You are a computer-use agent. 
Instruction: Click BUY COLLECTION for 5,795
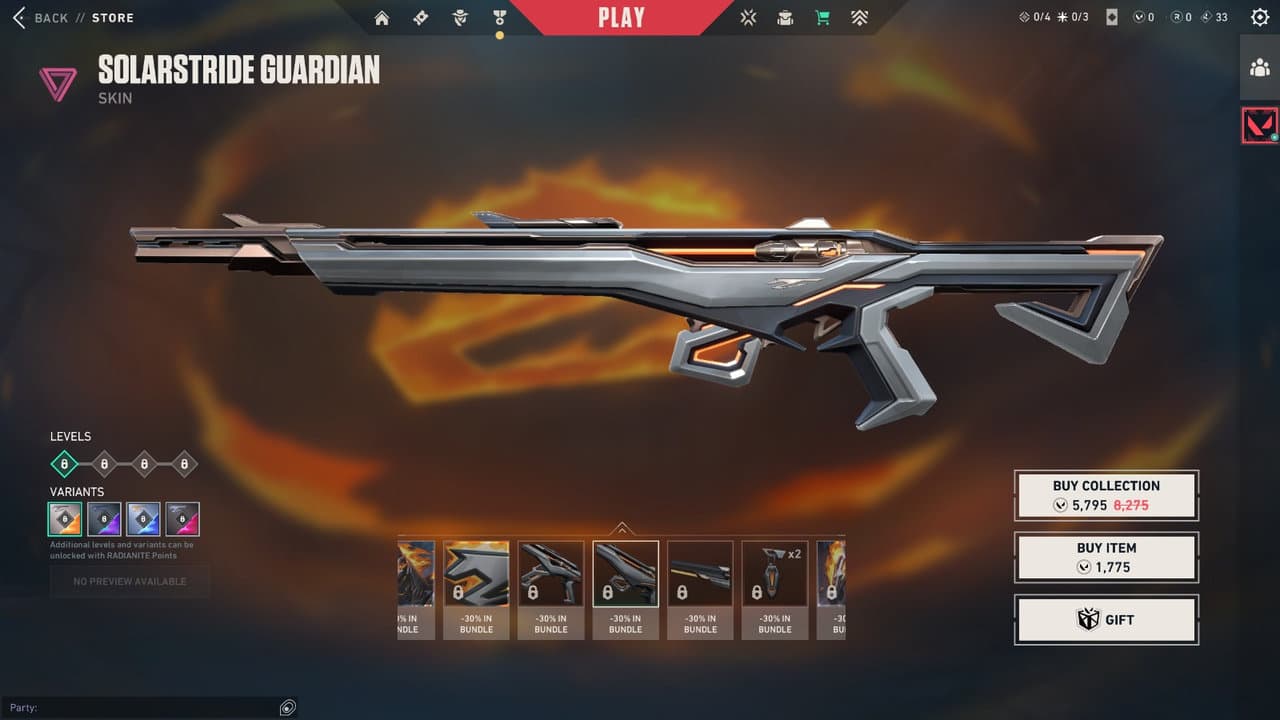coord(1106,495)
